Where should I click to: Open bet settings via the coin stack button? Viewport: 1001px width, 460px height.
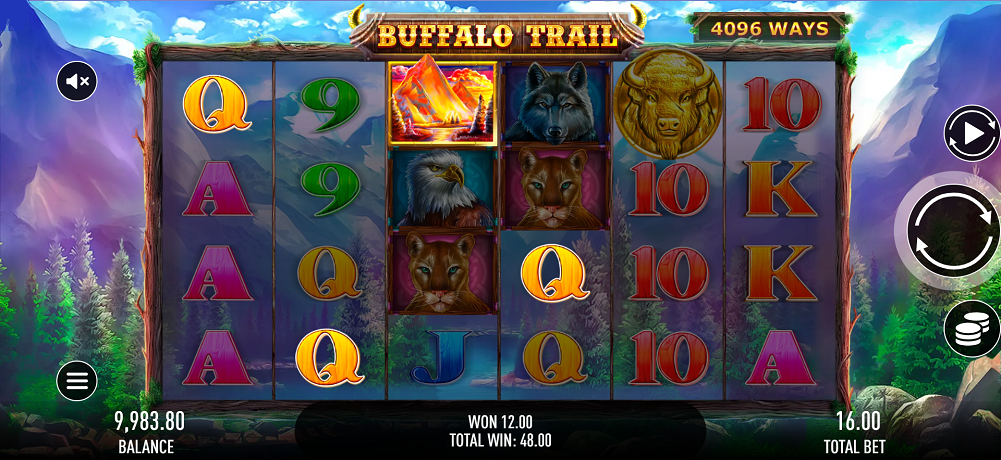click(972, 328)
